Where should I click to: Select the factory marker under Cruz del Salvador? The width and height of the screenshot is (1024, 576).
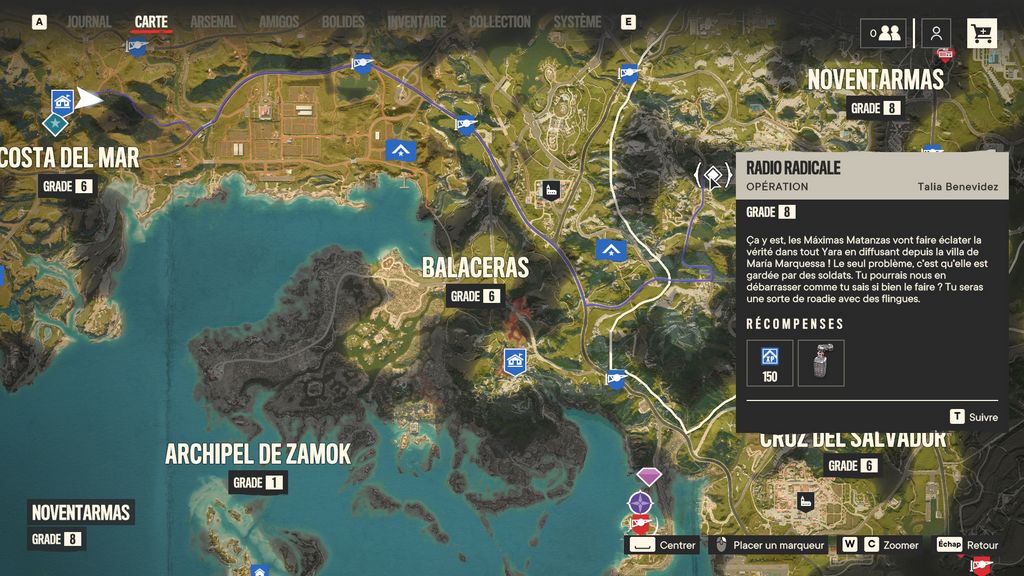[806, 501]
